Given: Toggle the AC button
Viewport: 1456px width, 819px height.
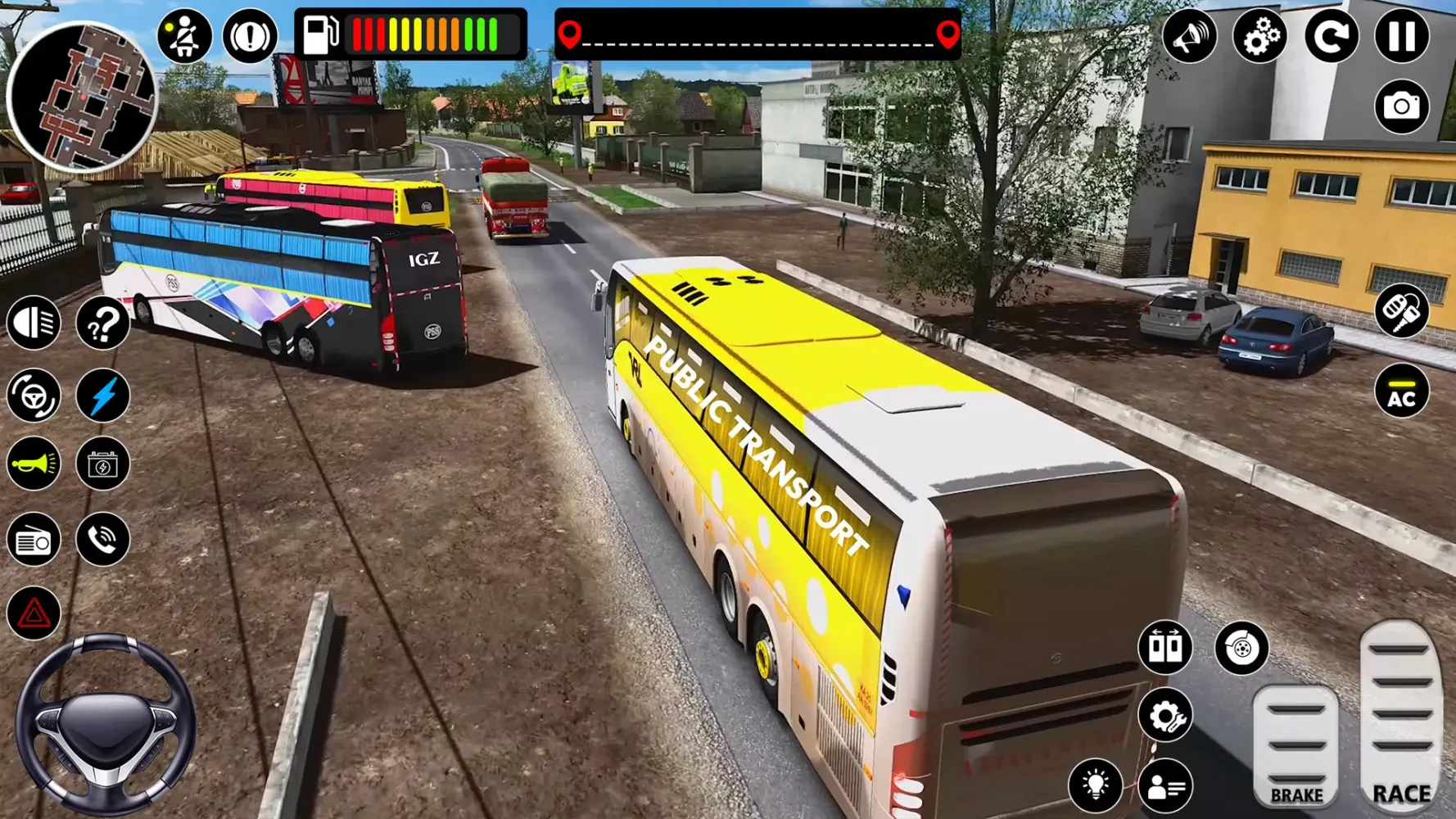Looking at the screenshot, I should (x=1401, y=391).
